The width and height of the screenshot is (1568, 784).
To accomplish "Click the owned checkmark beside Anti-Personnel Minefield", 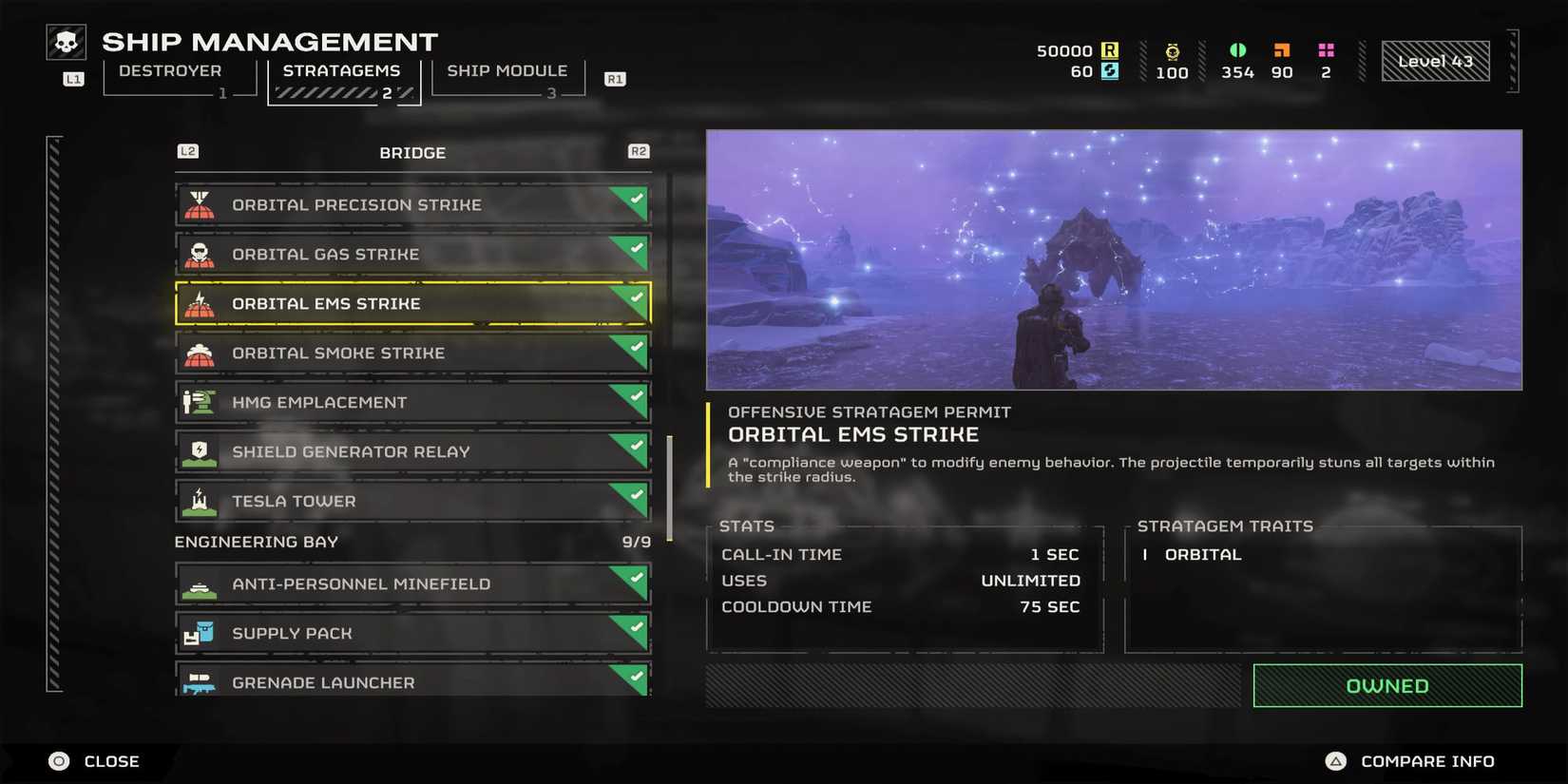I will tap(634, 578).
